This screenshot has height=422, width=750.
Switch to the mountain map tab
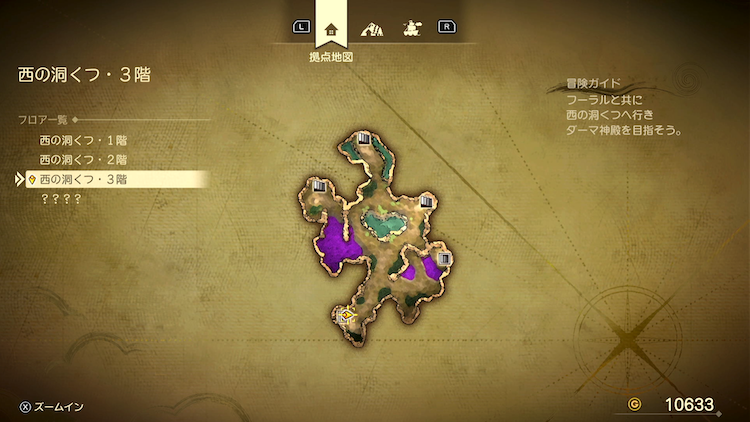[x=371, y=28]
